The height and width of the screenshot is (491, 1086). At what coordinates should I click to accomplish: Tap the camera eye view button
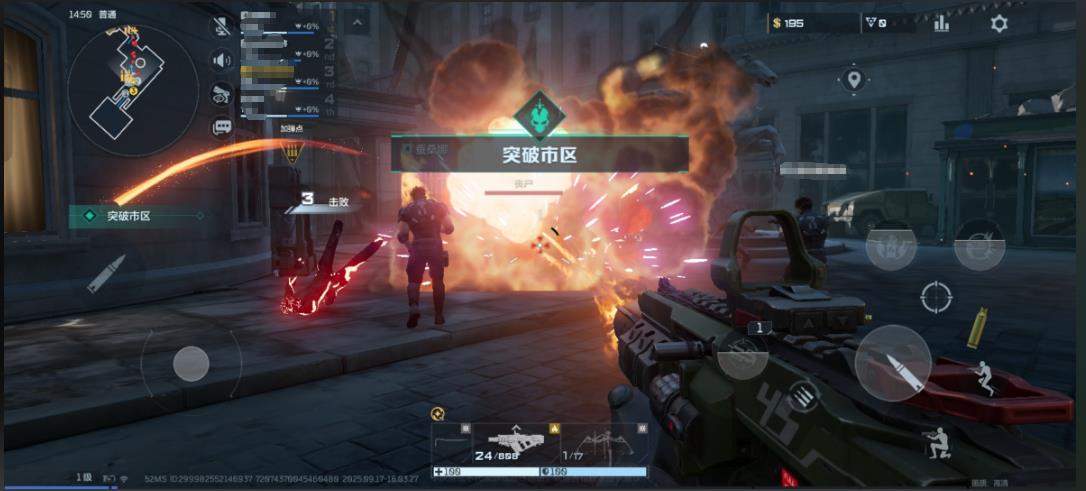click(x=222, y=94)
